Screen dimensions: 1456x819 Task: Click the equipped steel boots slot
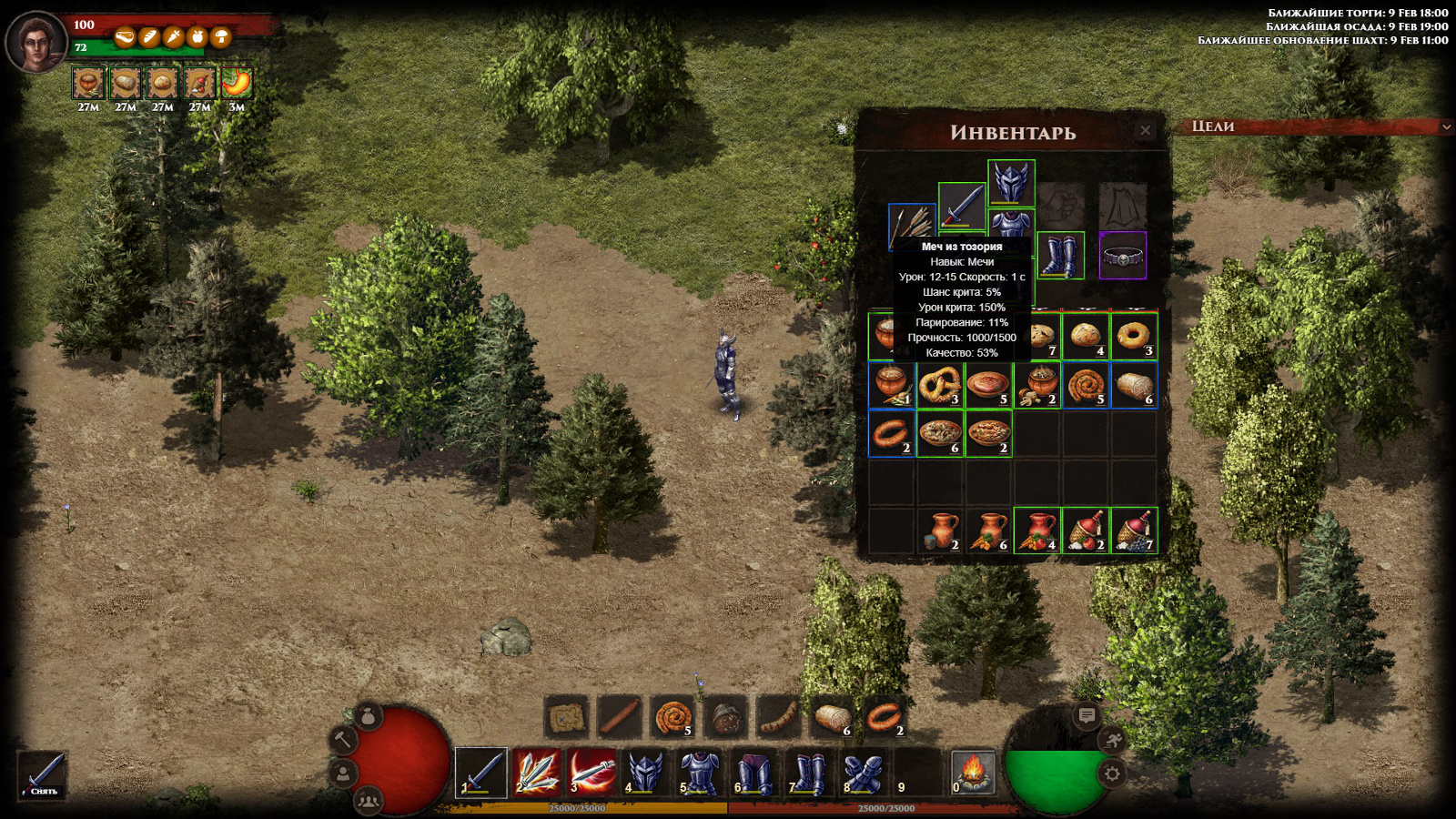(x=1060, y=255)
